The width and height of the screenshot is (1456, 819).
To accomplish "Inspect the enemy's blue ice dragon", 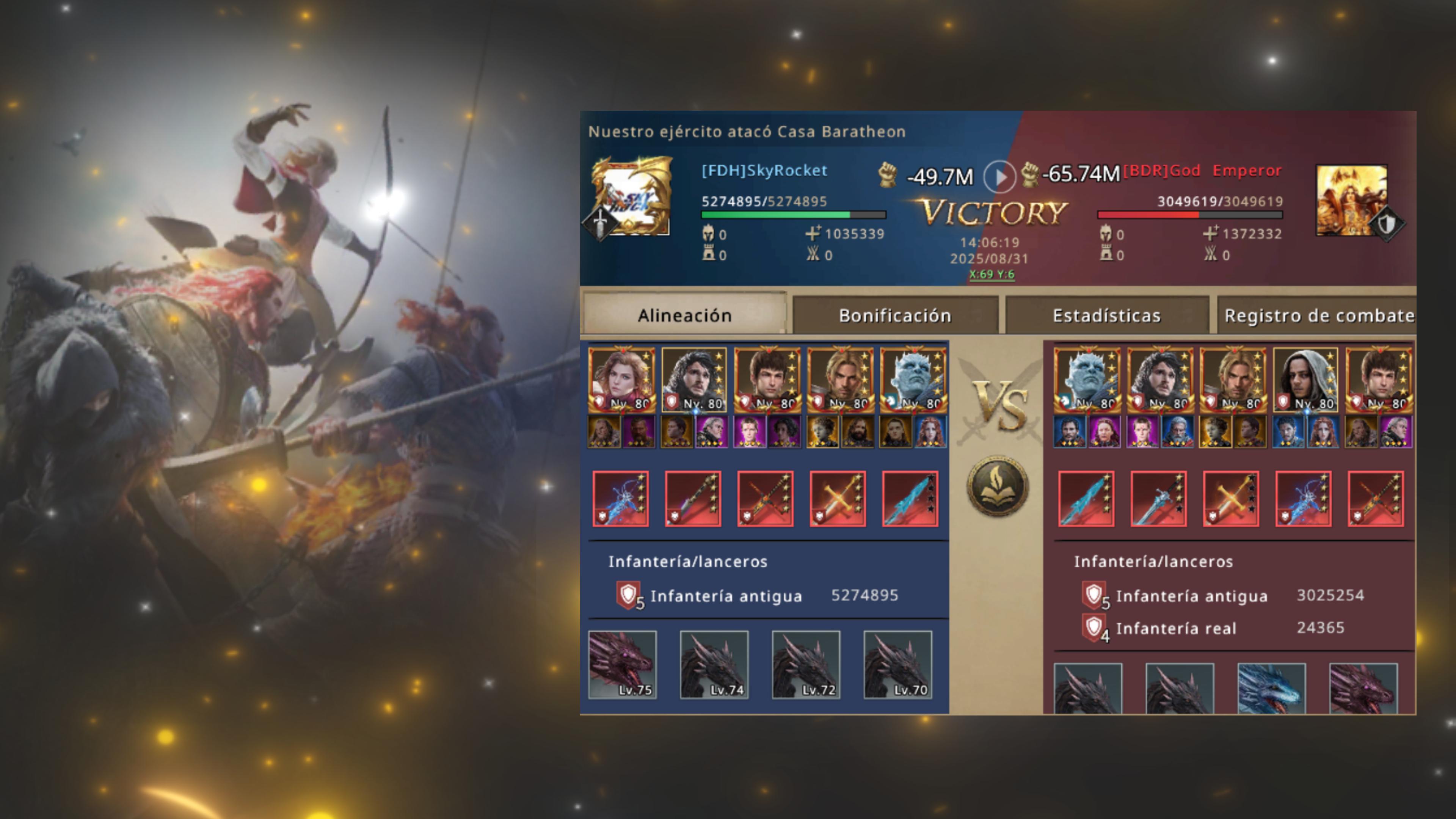I will (x=1271, y=689).
